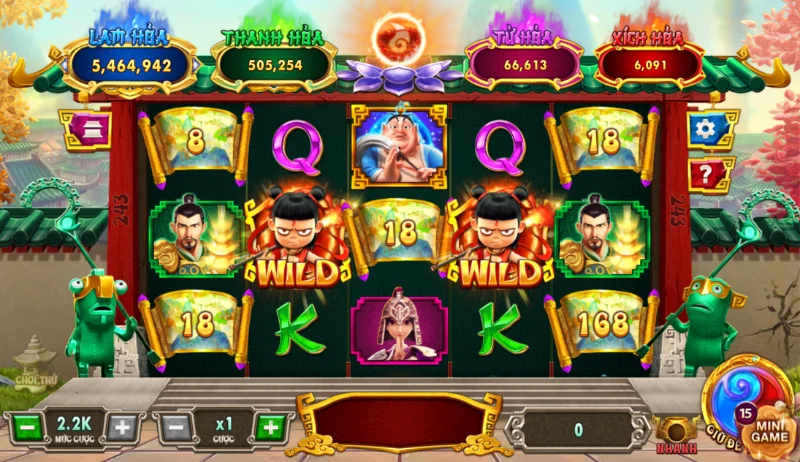The height and width of the screenshot is (462, 800).
Task: Raise the x1 bet multiplier with green plus
Action: (x=269, y=428)
